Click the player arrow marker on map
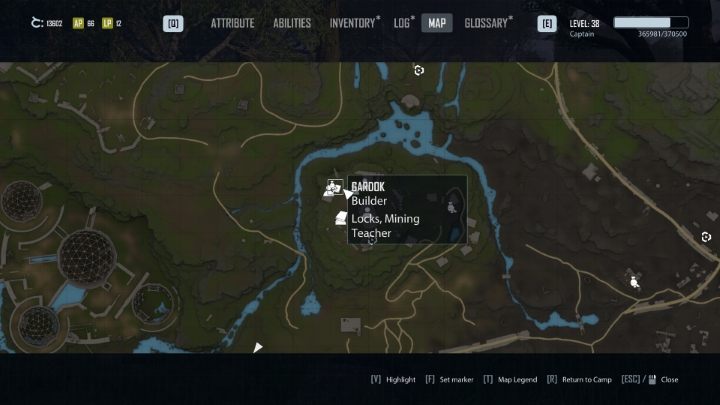 (x=258, y=348)
